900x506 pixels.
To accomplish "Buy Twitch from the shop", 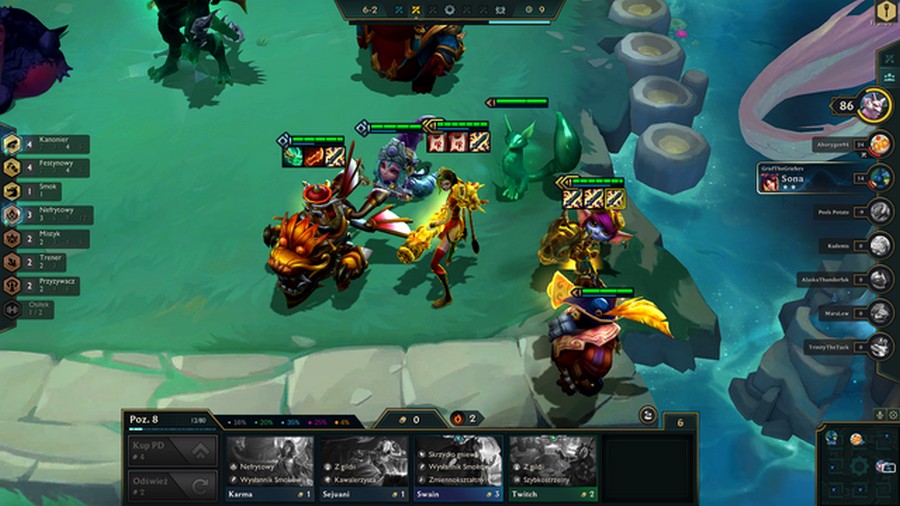I will coord(552,466).
